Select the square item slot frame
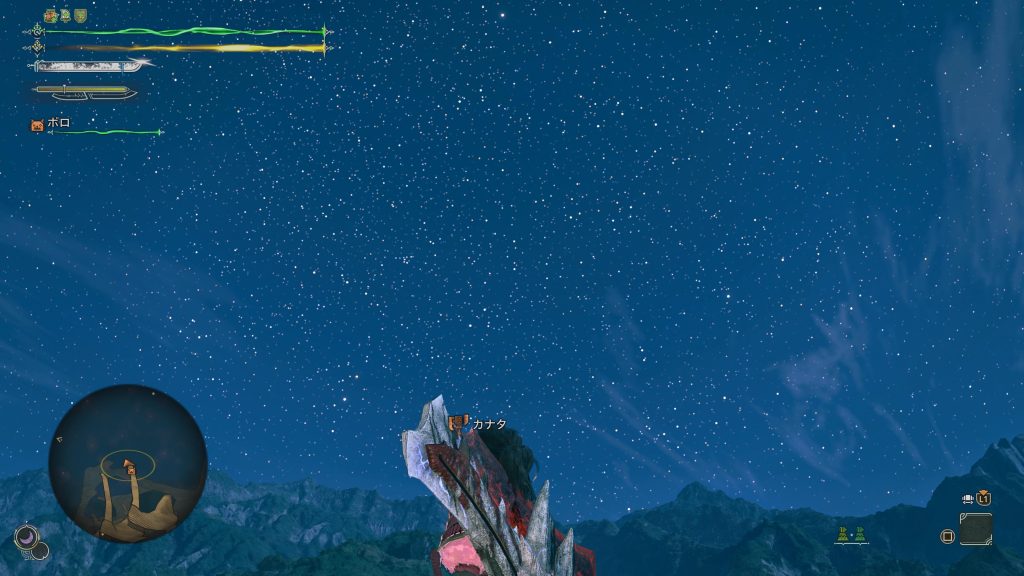 click(976, 529)
